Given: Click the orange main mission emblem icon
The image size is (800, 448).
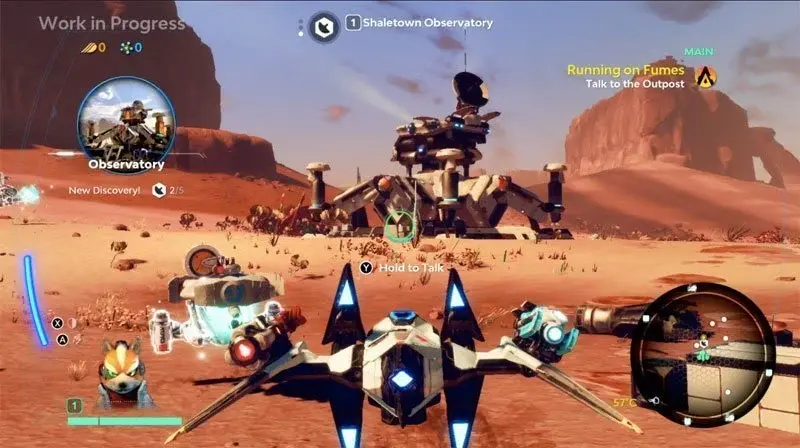Looking at the screenshot, I should [707, 76].
